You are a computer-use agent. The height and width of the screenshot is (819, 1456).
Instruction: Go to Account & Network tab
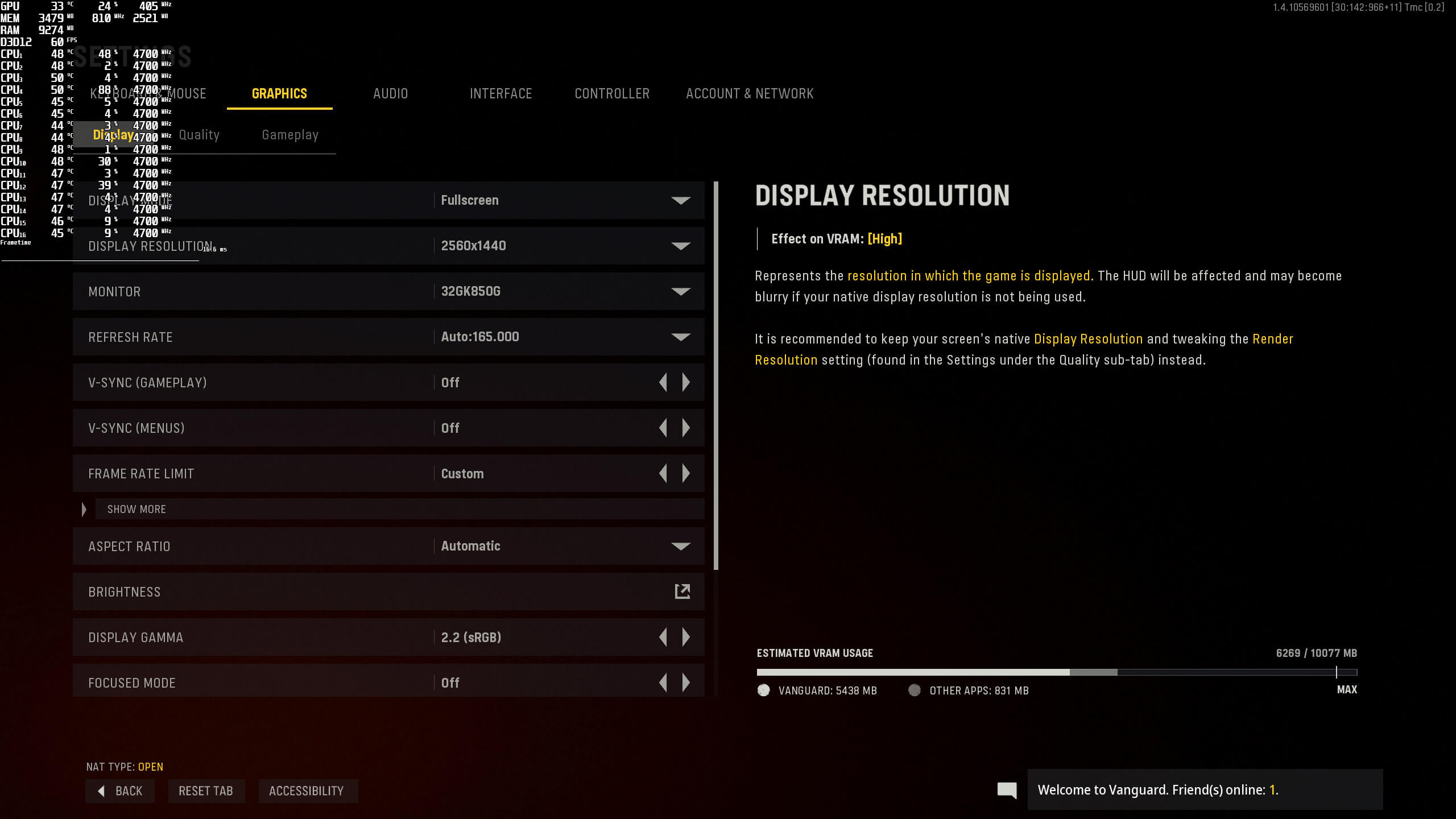pos(750,94)
